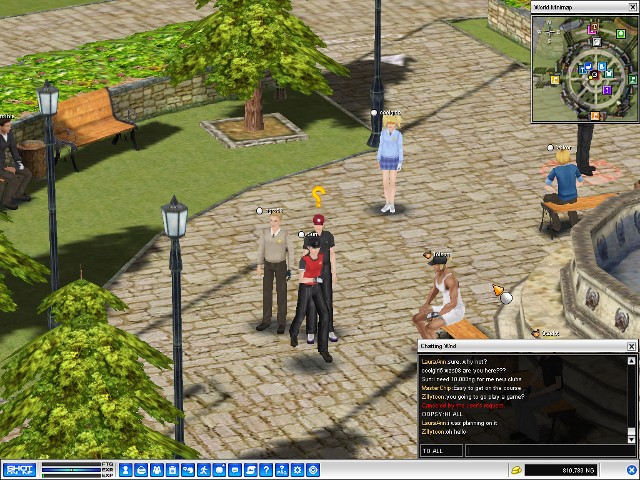
Task: Click the blue X exit button
Action: pyautogui.click(x=312, y=469)
